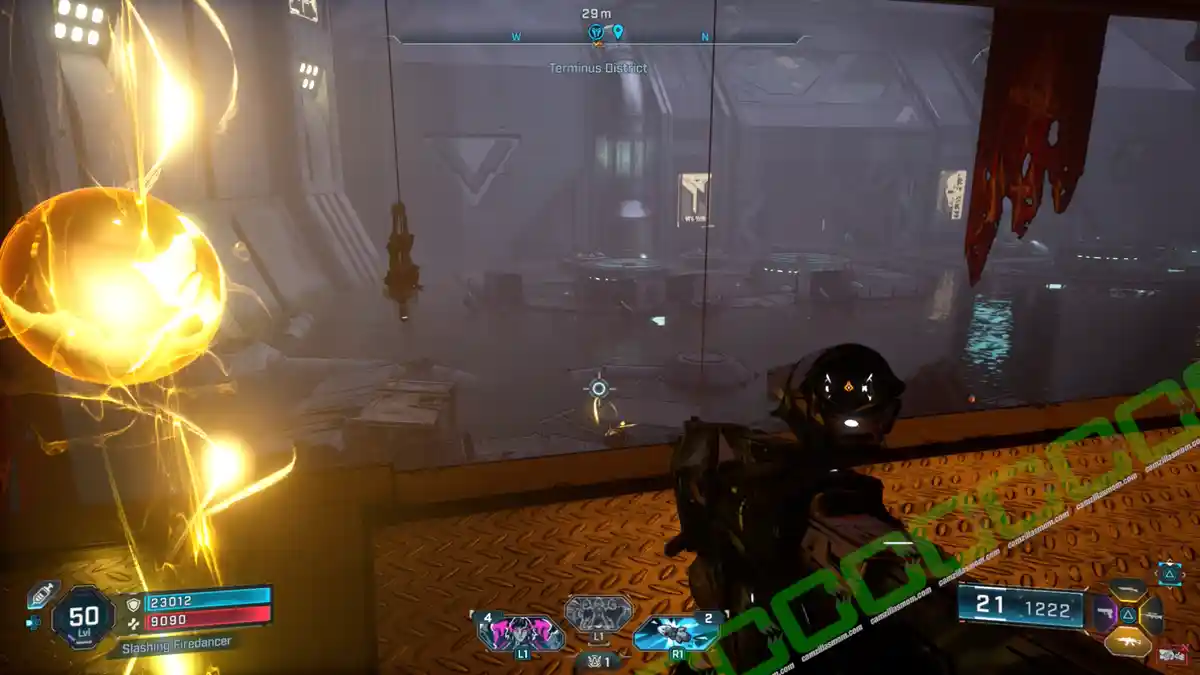Click the objective marker on the compass
Viewport: 1200px width, 675px height.
click(x=597, y=34)
